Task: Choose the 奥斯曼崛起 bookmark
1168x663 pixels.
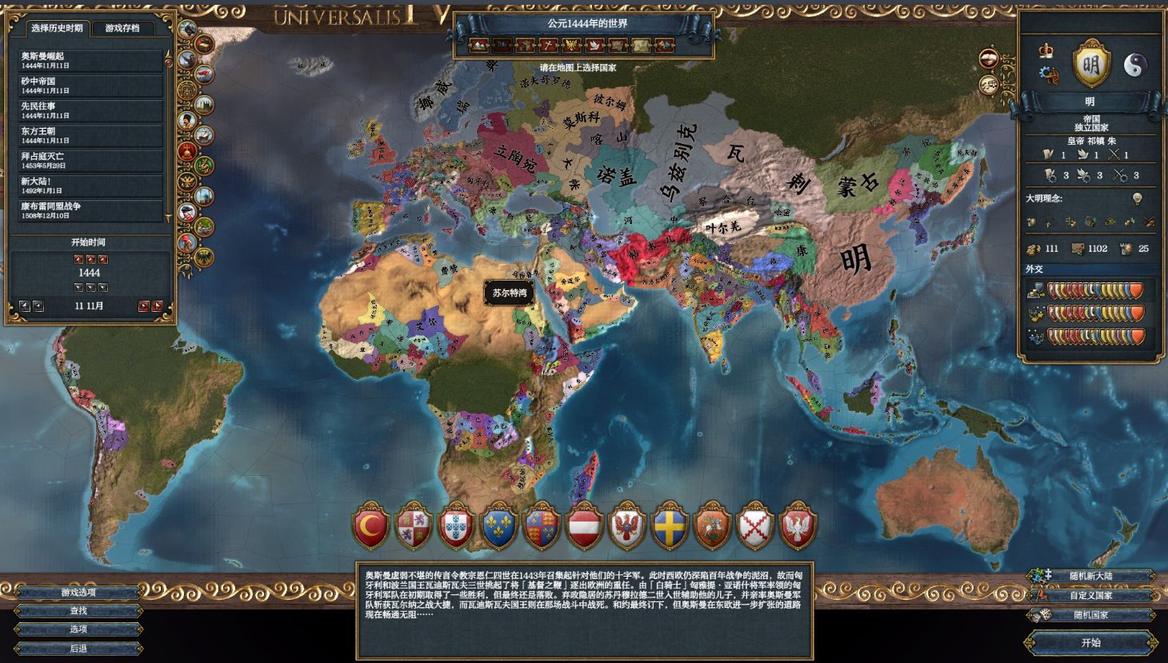Action: [88, 59]
